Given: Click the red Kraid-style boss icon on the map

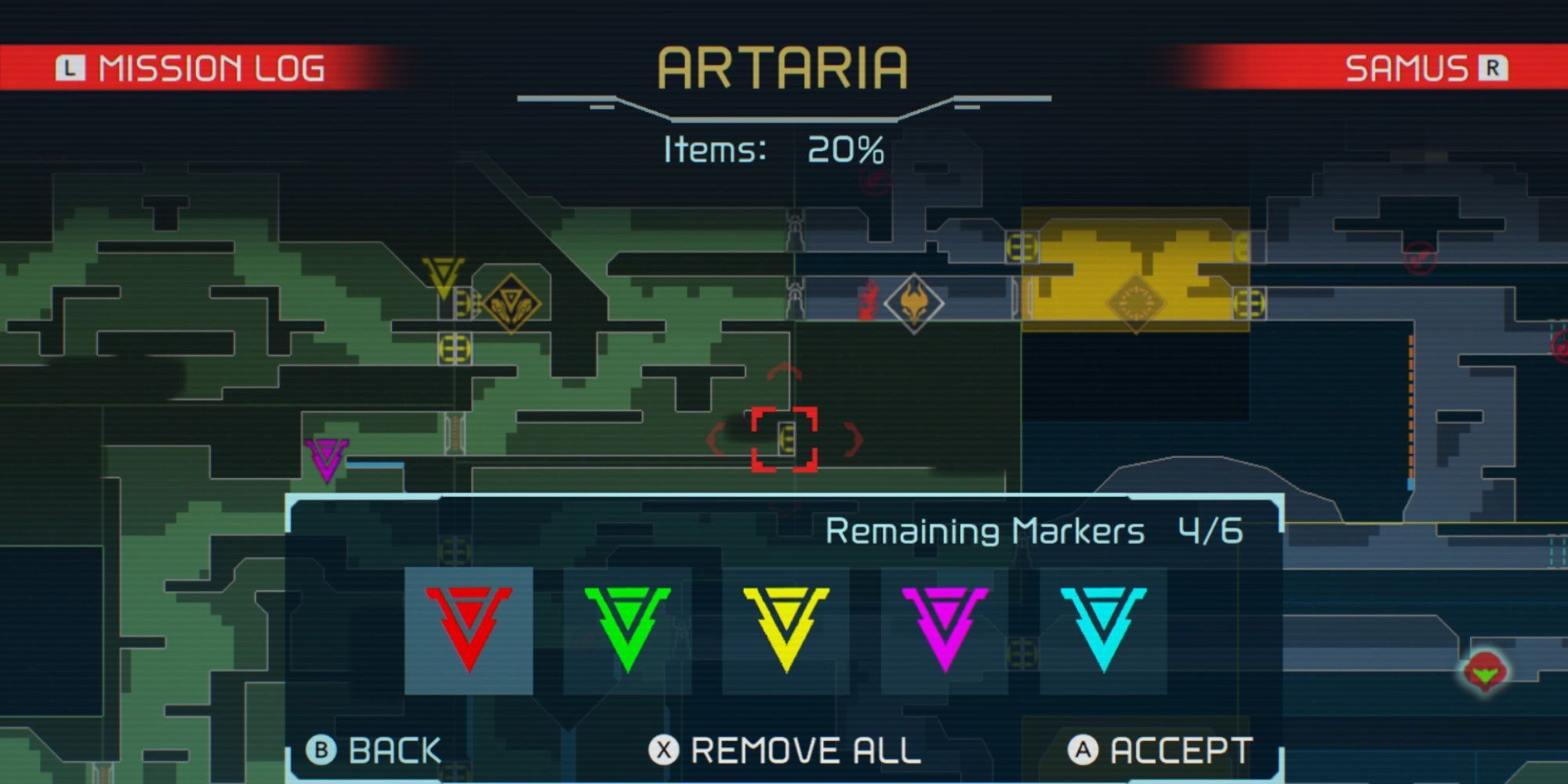Looking at the screenshot, I should 913,302.
